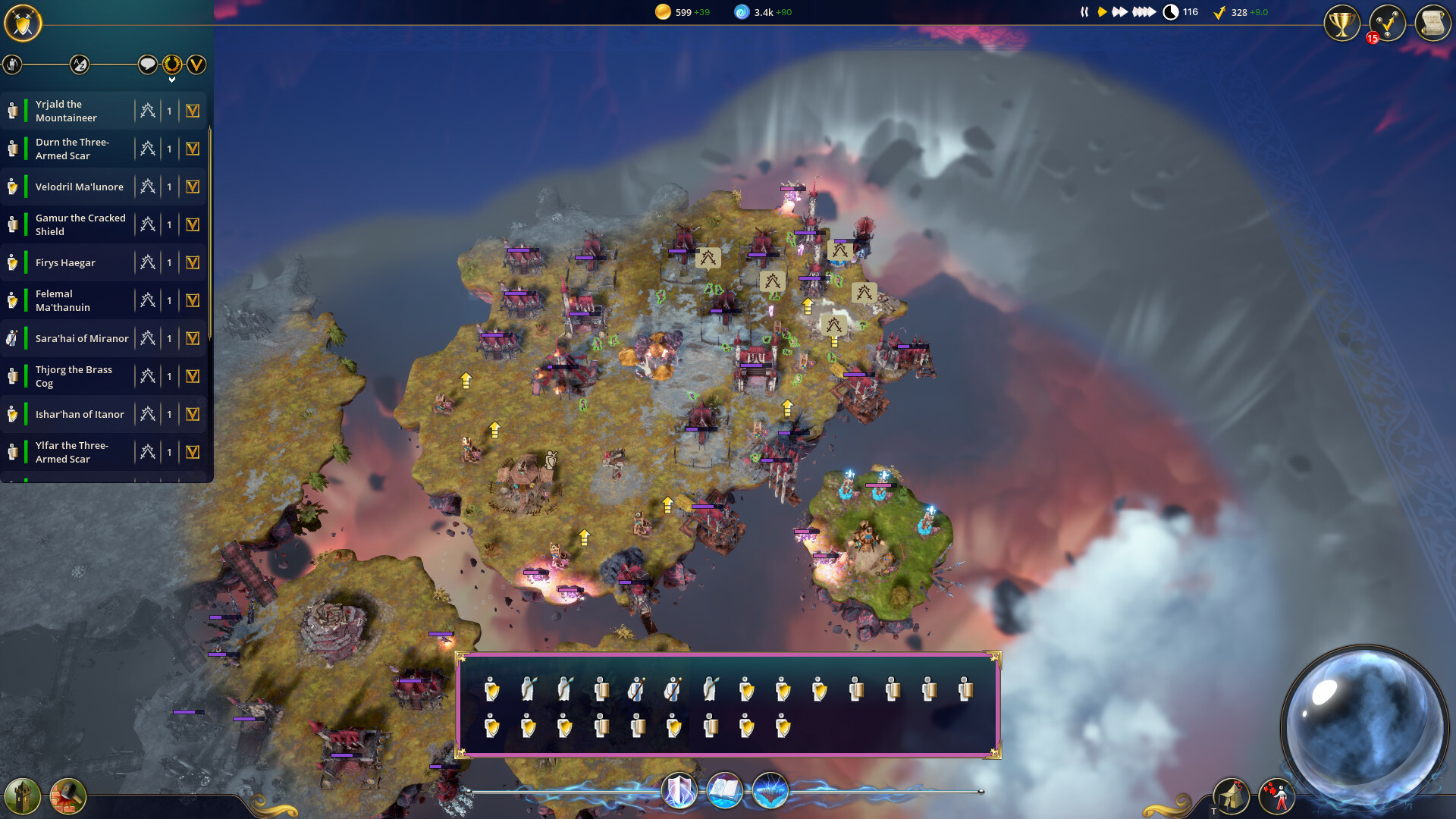Select the magic shield spell icon
This screenshot has height=819, width=1456.
coord(679,790)
